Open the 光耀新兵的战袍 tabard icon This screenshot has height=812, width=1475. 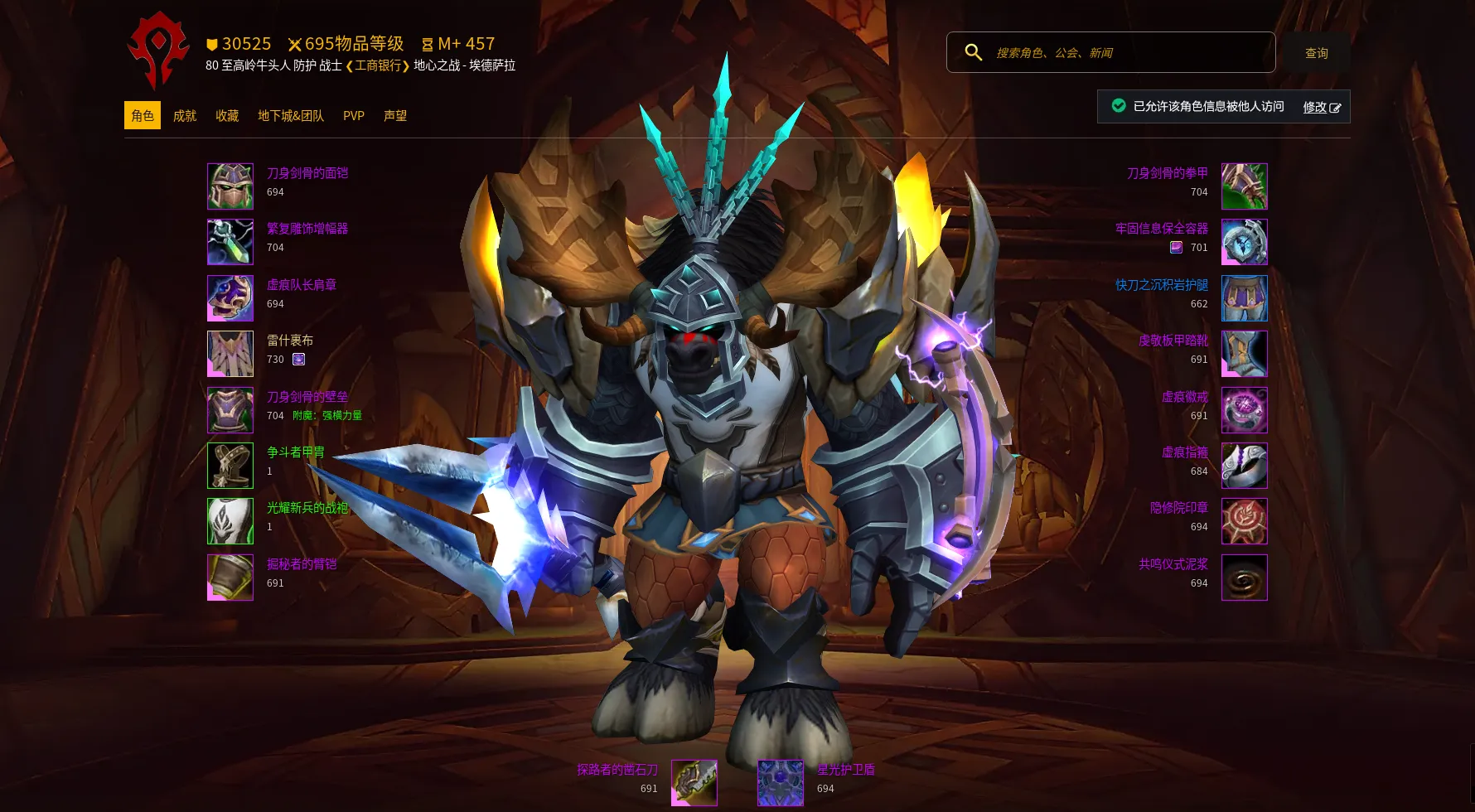click(230, 521)
